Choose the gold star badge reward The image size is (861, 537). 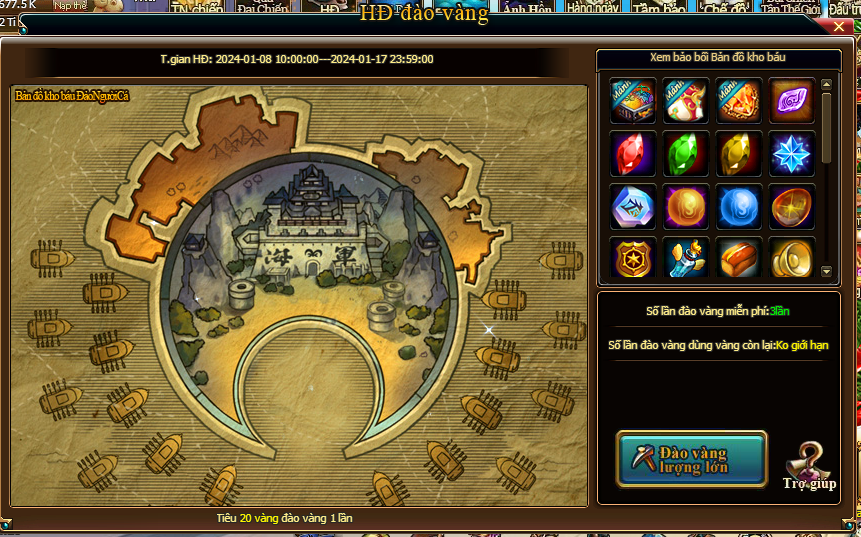pos(633,259)
